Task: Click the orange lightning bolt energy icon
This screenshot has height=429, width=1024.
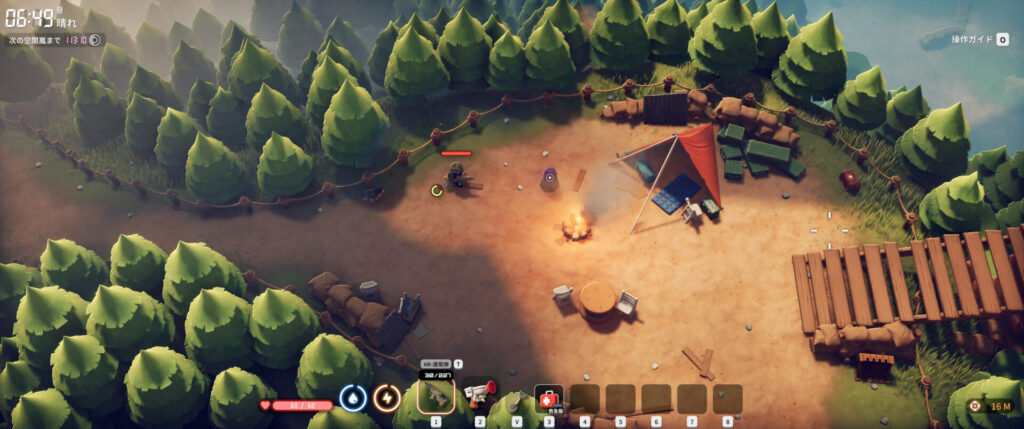Action: tap(386, 398)
